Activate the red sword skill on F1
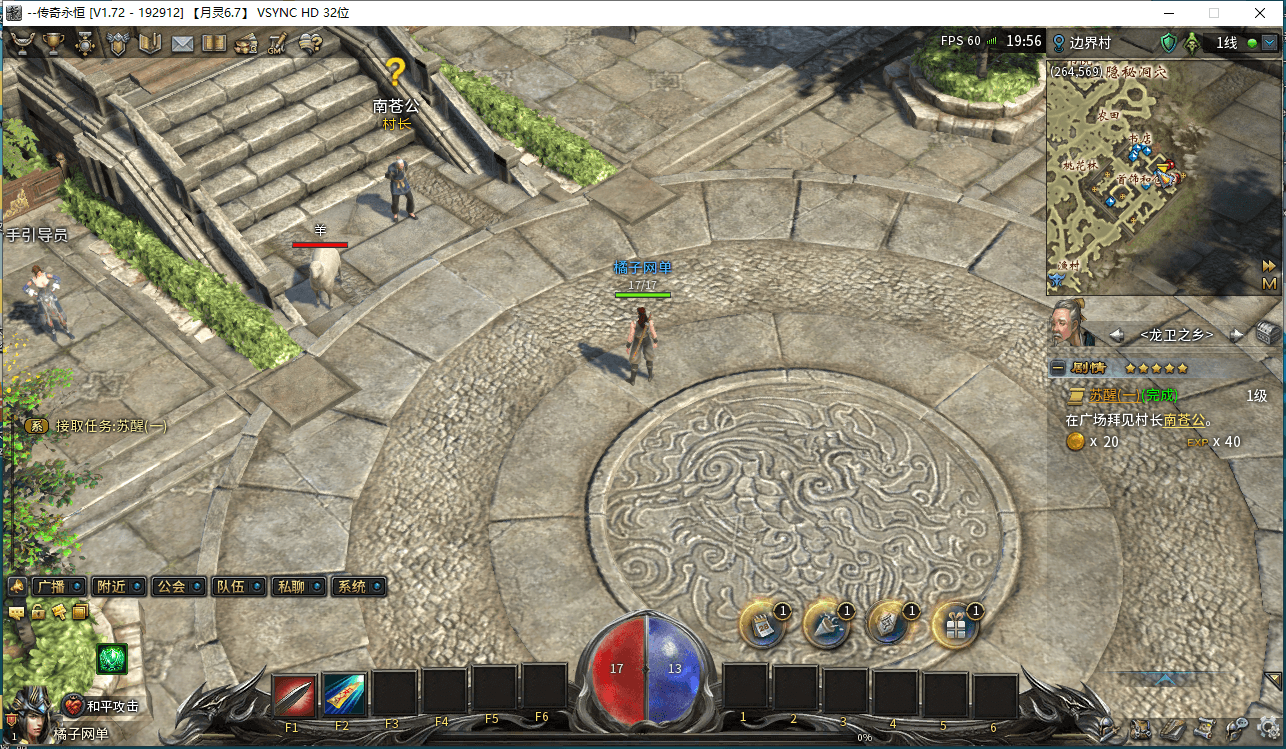Image resolution: width=1286 pixels, height=749 pixels. (x=294, y=694)
